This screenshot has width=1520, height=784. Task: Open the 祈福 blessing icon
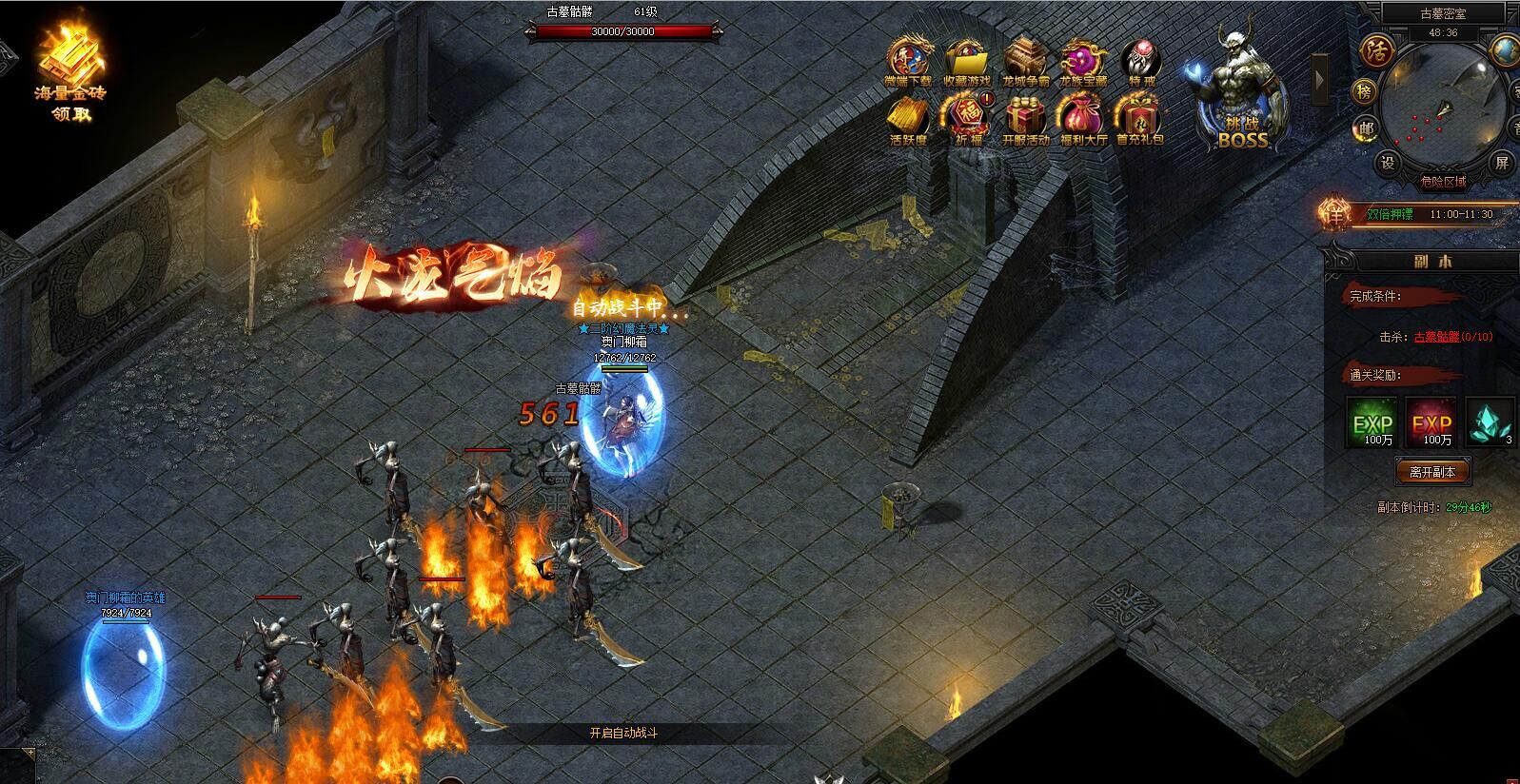967,120
